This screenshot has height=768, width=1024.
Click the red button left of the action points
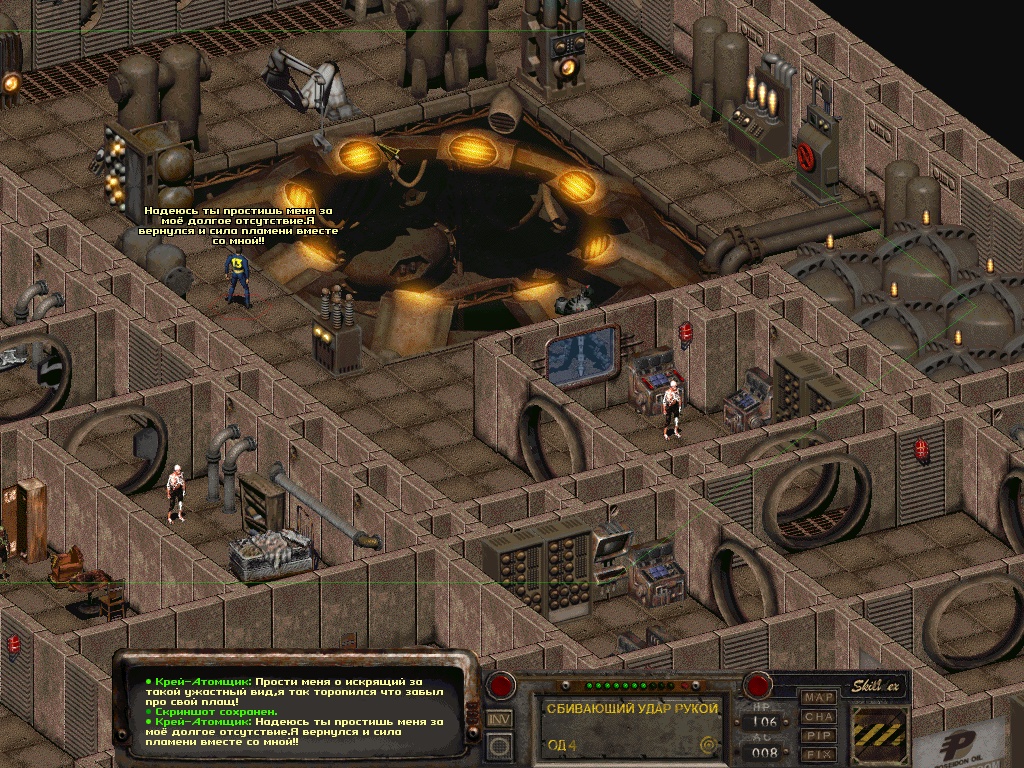click(501, 686)
